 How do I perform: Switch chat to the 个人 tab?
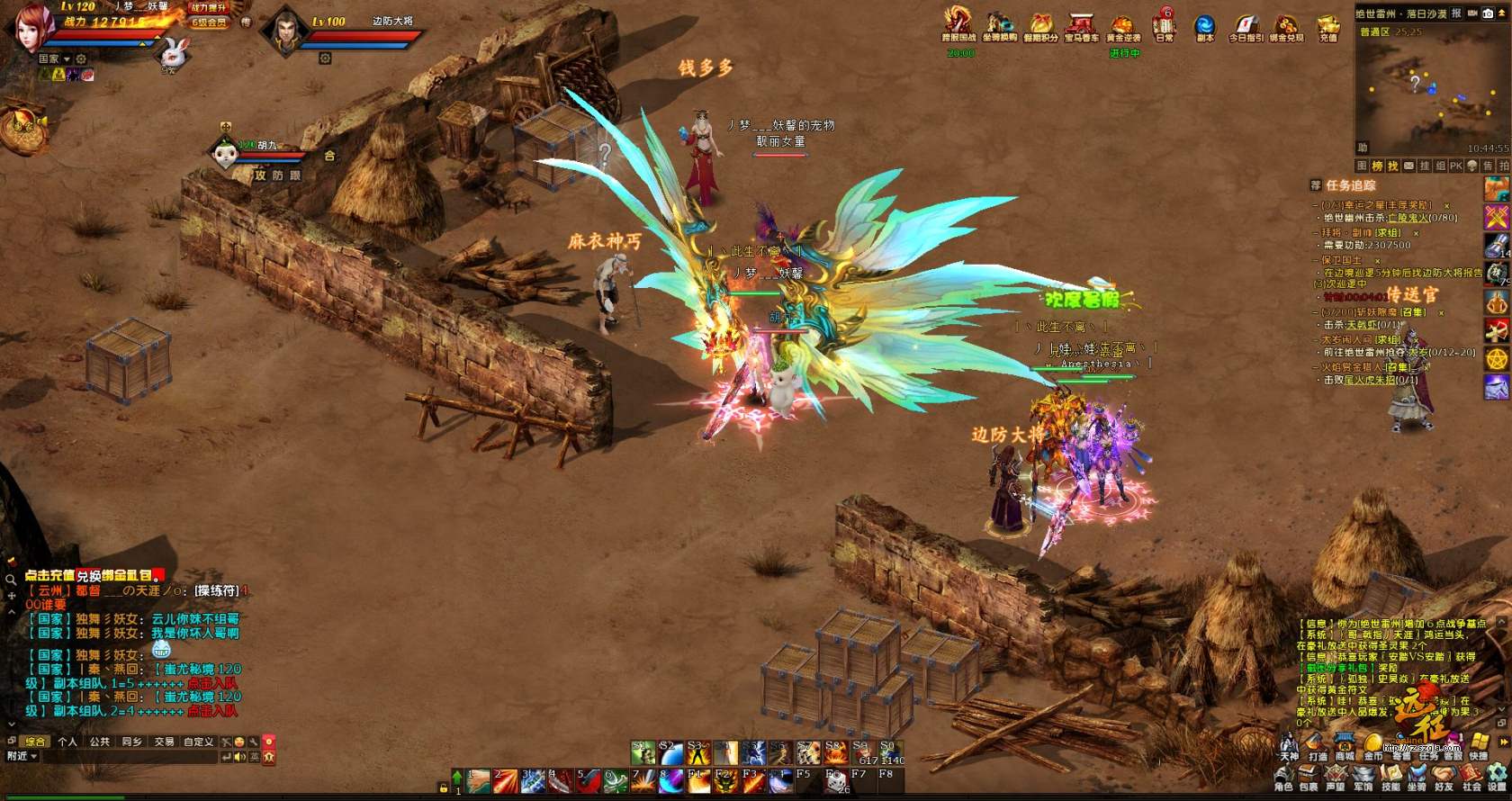[67, 742]
